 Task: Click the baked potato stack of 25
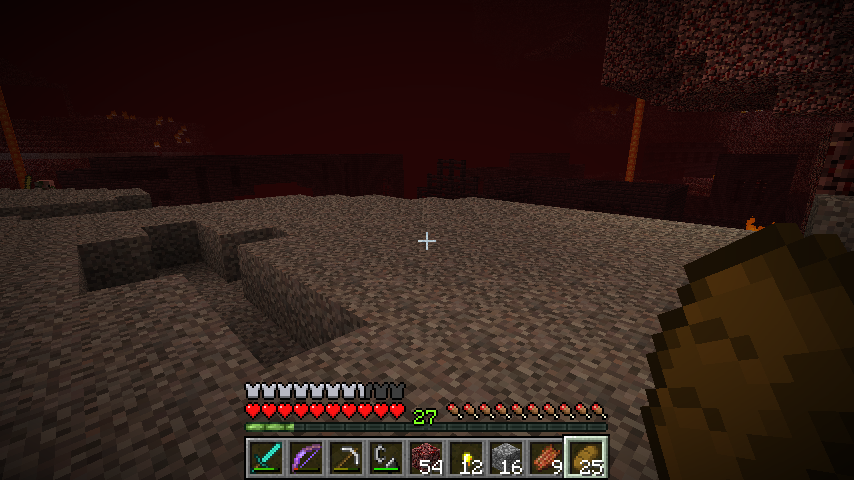click(586, 458)
